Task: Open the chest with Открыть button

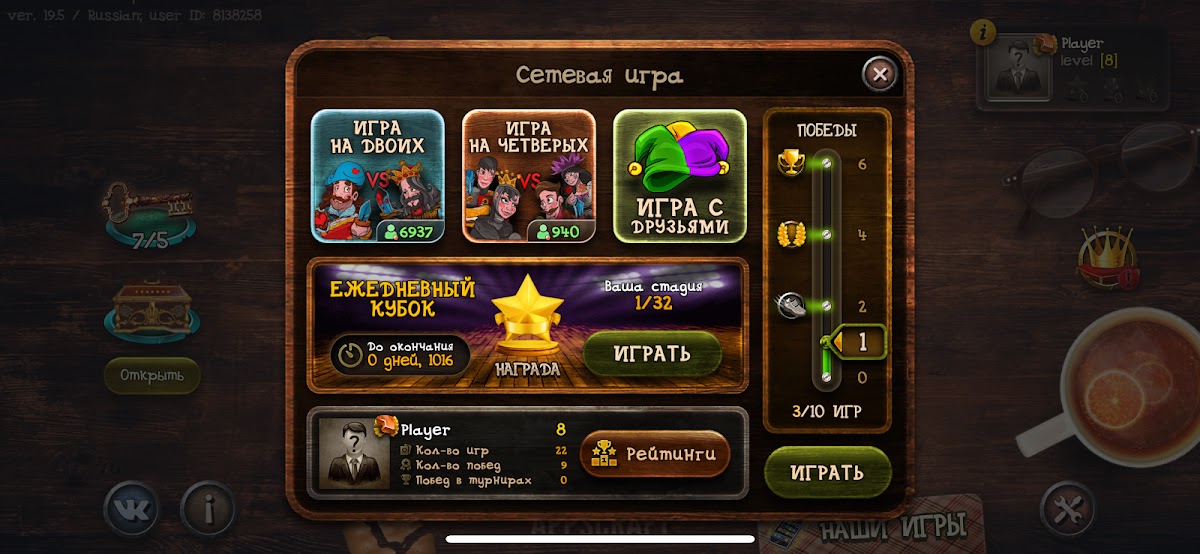Action: (x=152, y=375)
